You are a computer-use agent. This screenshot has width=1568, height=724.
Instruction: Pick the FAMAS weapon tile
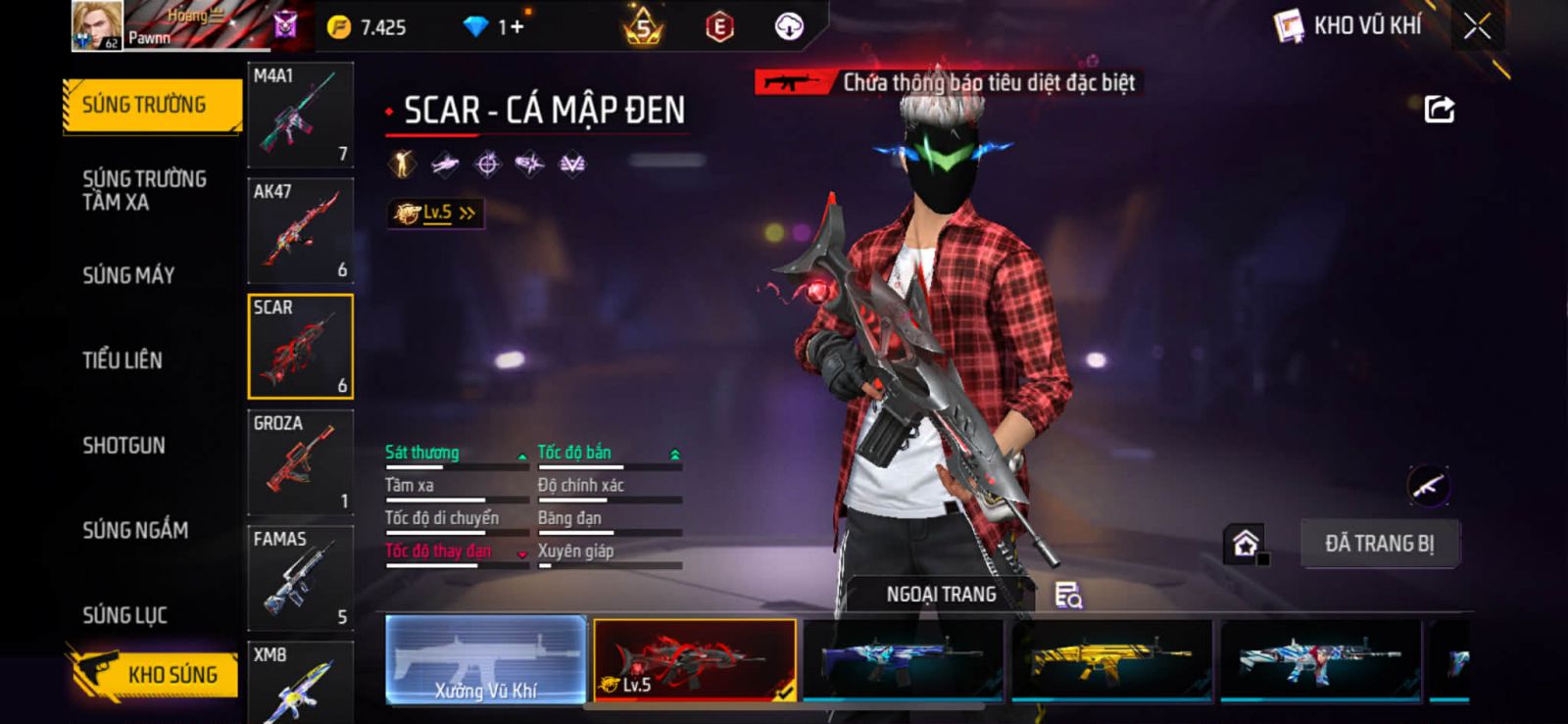click(x=300, y=578)
